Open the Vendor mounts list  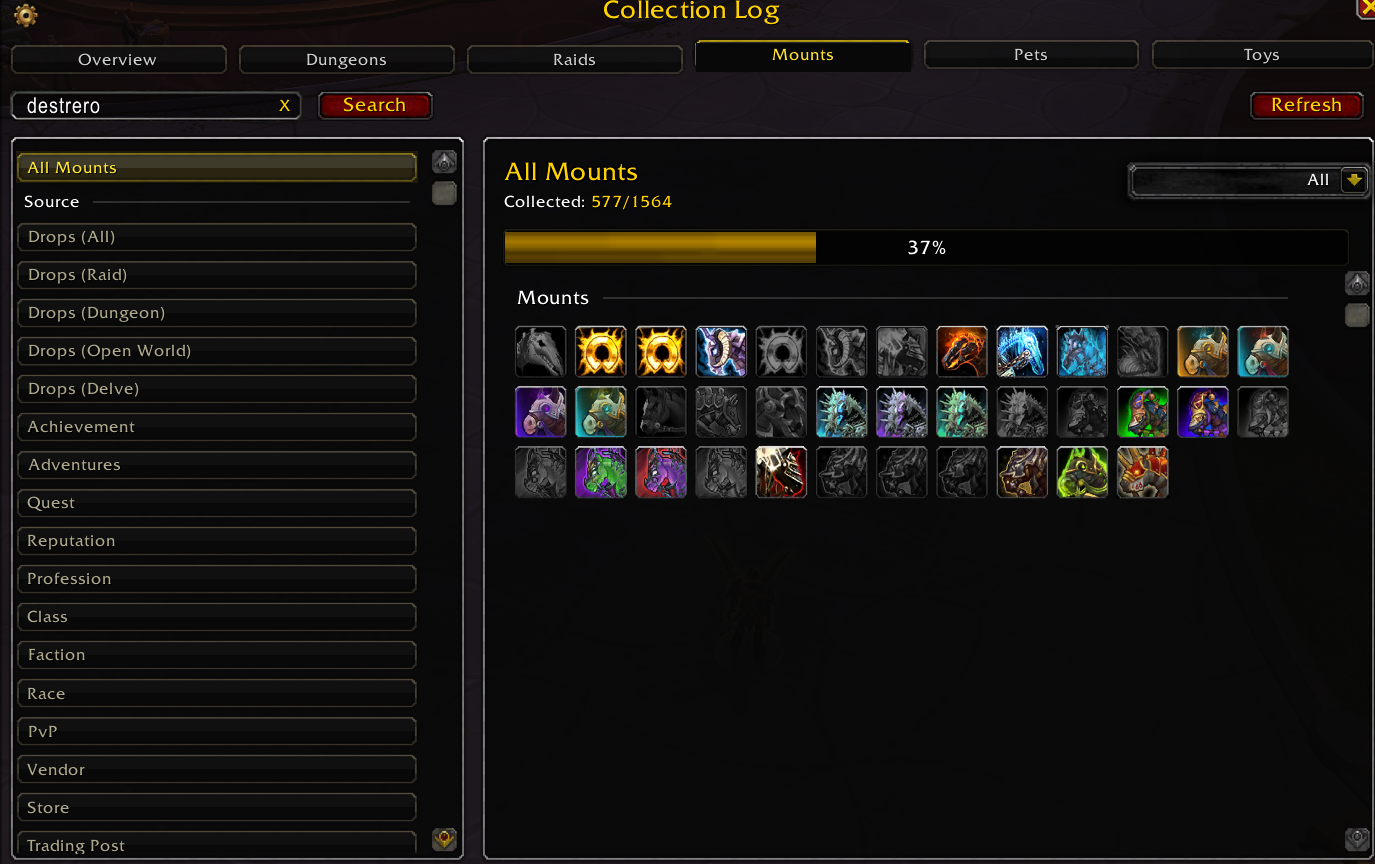pos(216,770)
